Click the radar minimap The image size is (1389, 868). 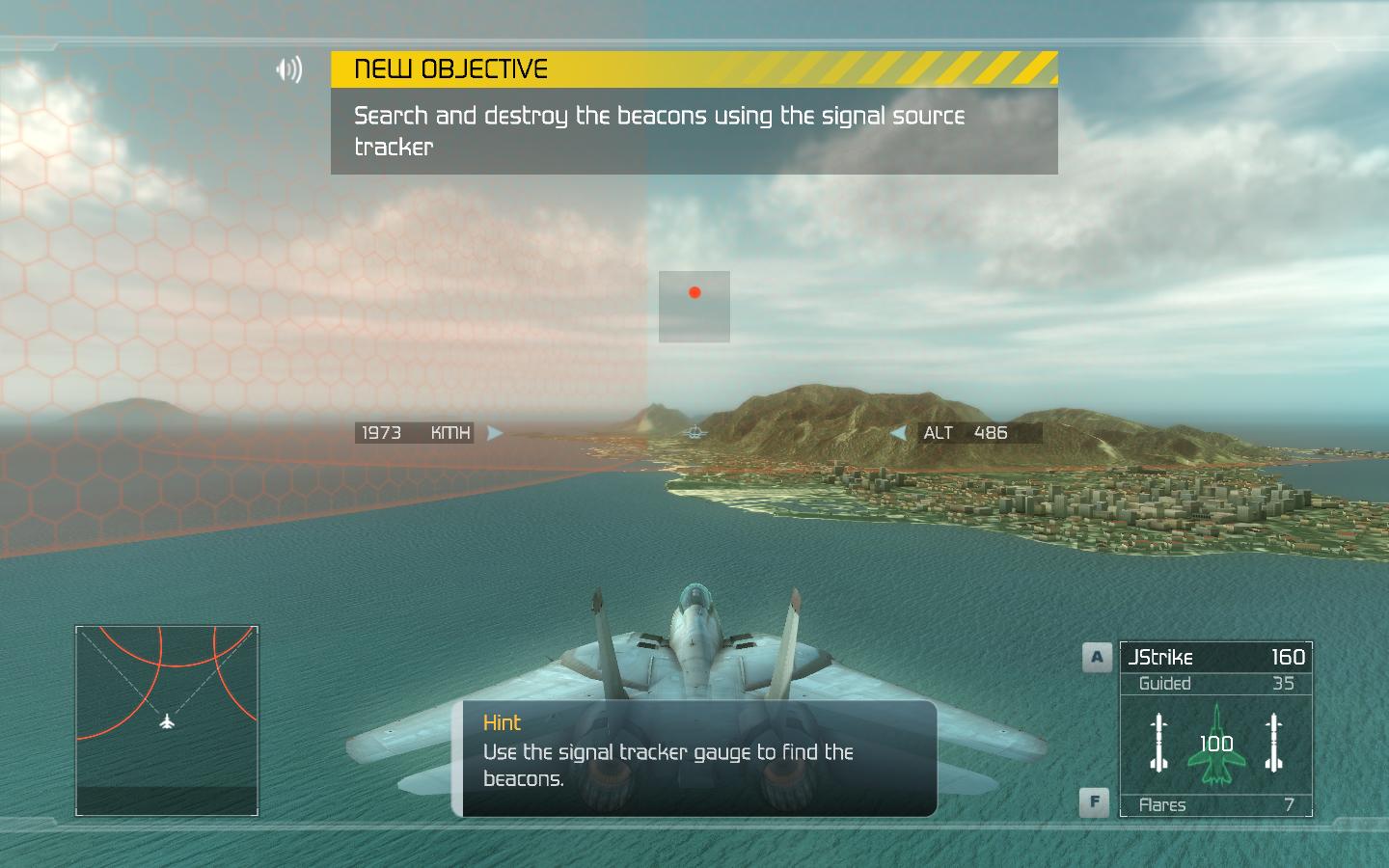tap(167, 719)
